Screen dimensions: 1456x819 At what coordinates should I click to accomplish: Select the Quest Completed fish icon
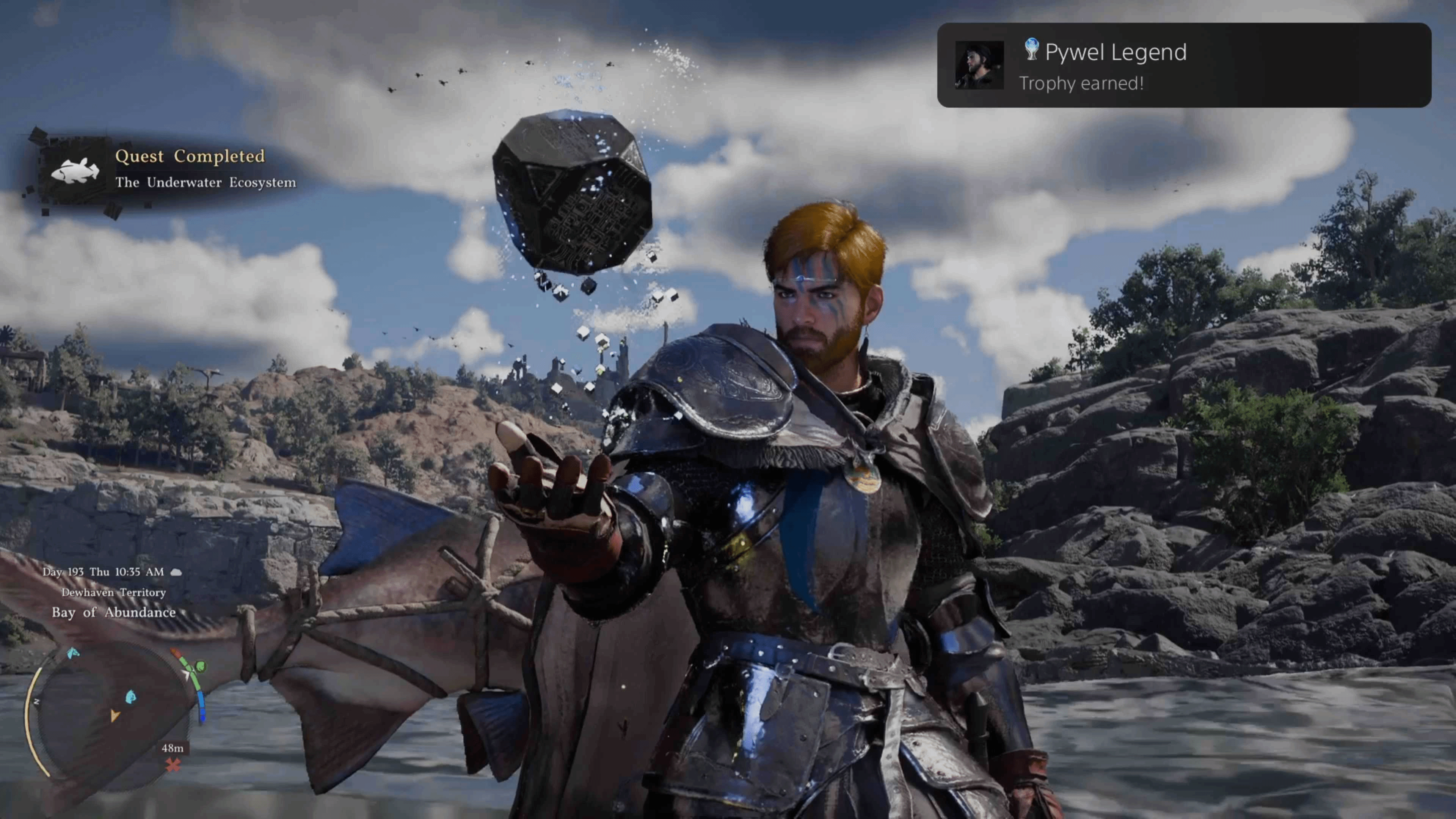[x=75, y=169]
